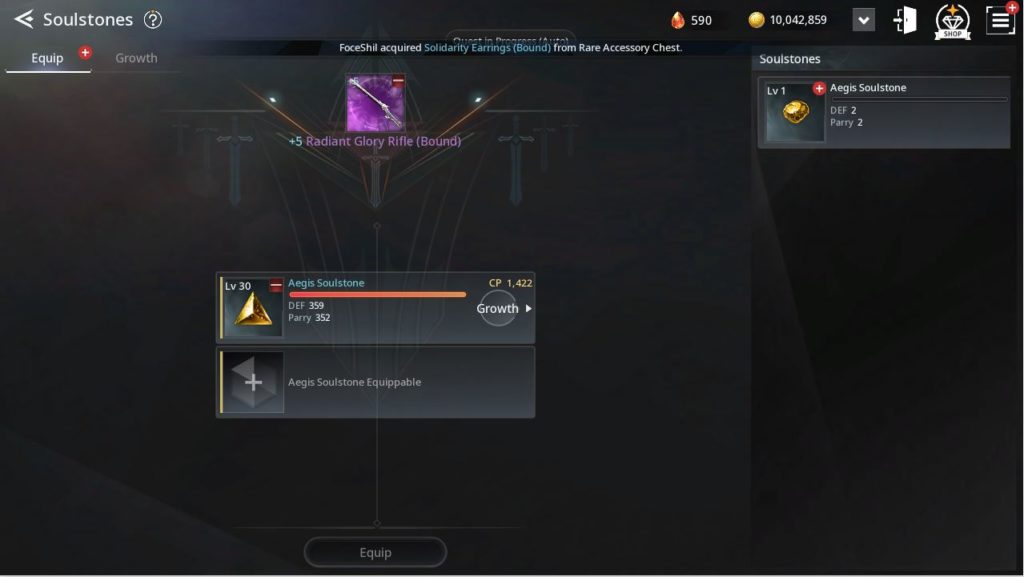Expand the currency dropdown arrow
1024x577 pixels.
point(863,20)
